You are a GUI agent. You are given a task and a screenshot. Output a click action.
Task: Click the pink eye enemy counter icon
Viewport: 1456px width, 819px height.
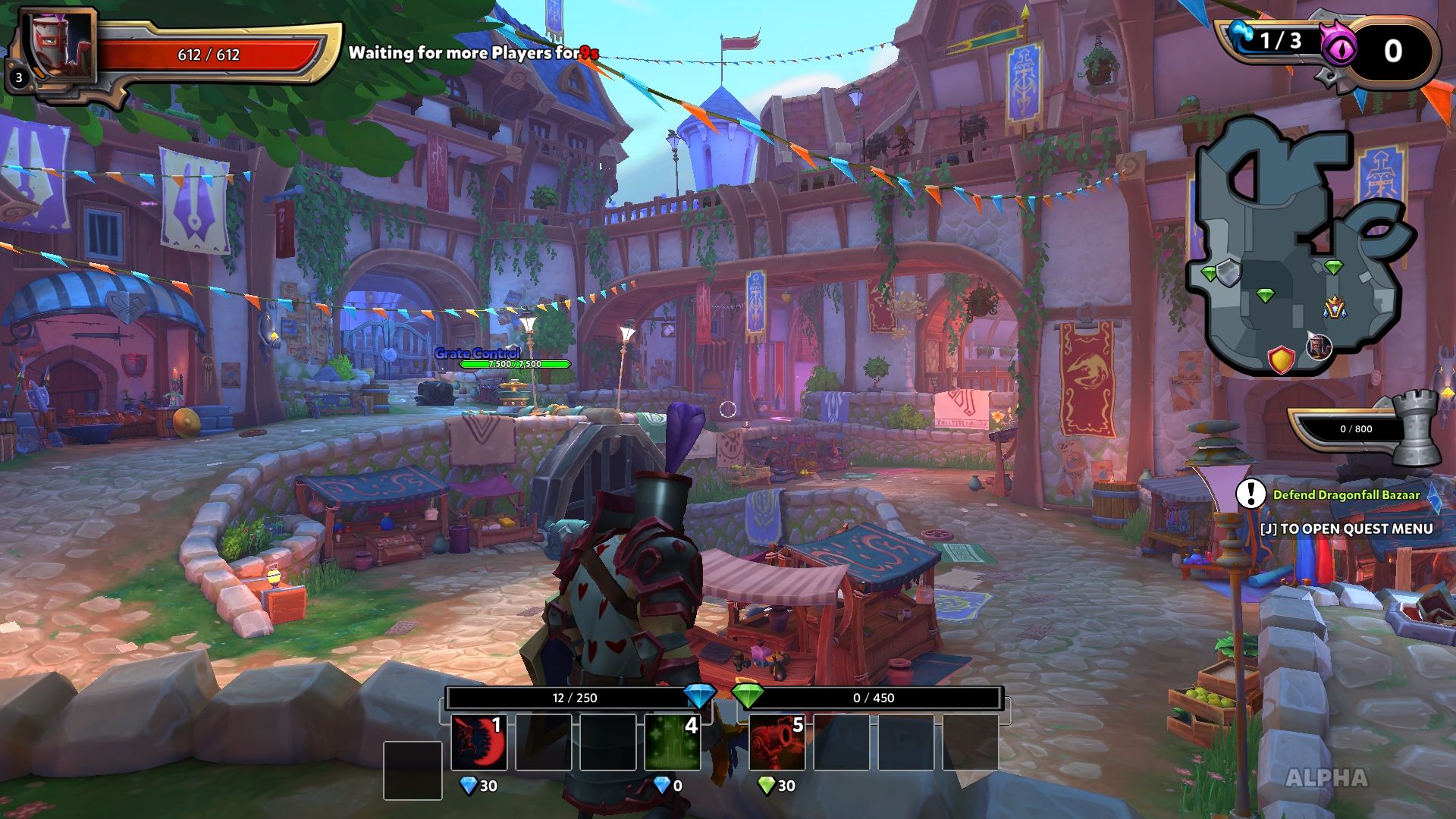tap(1338, 49)
